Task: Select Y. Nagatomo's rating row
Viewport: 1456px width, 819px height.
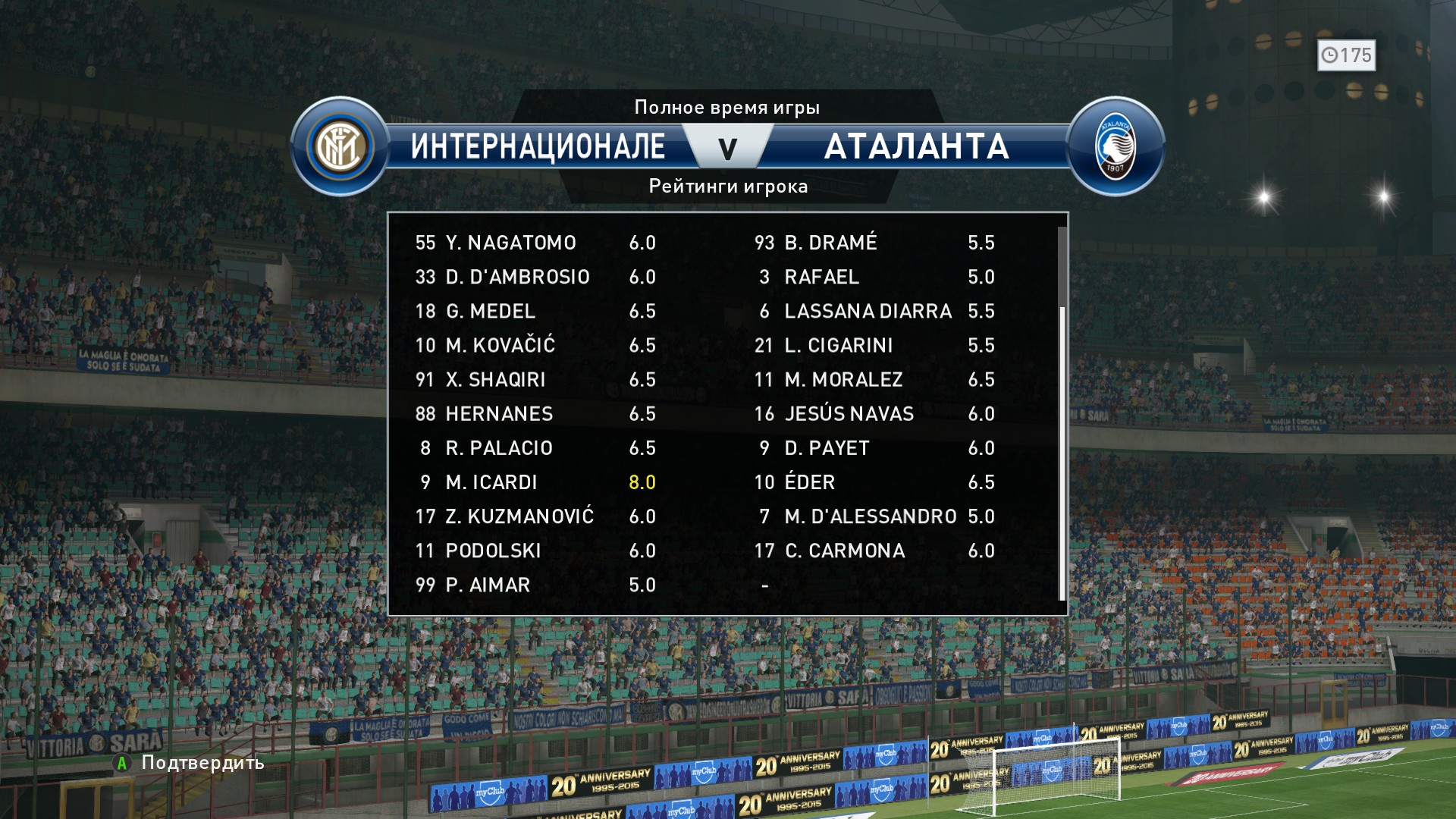Action: pos(535,243)
